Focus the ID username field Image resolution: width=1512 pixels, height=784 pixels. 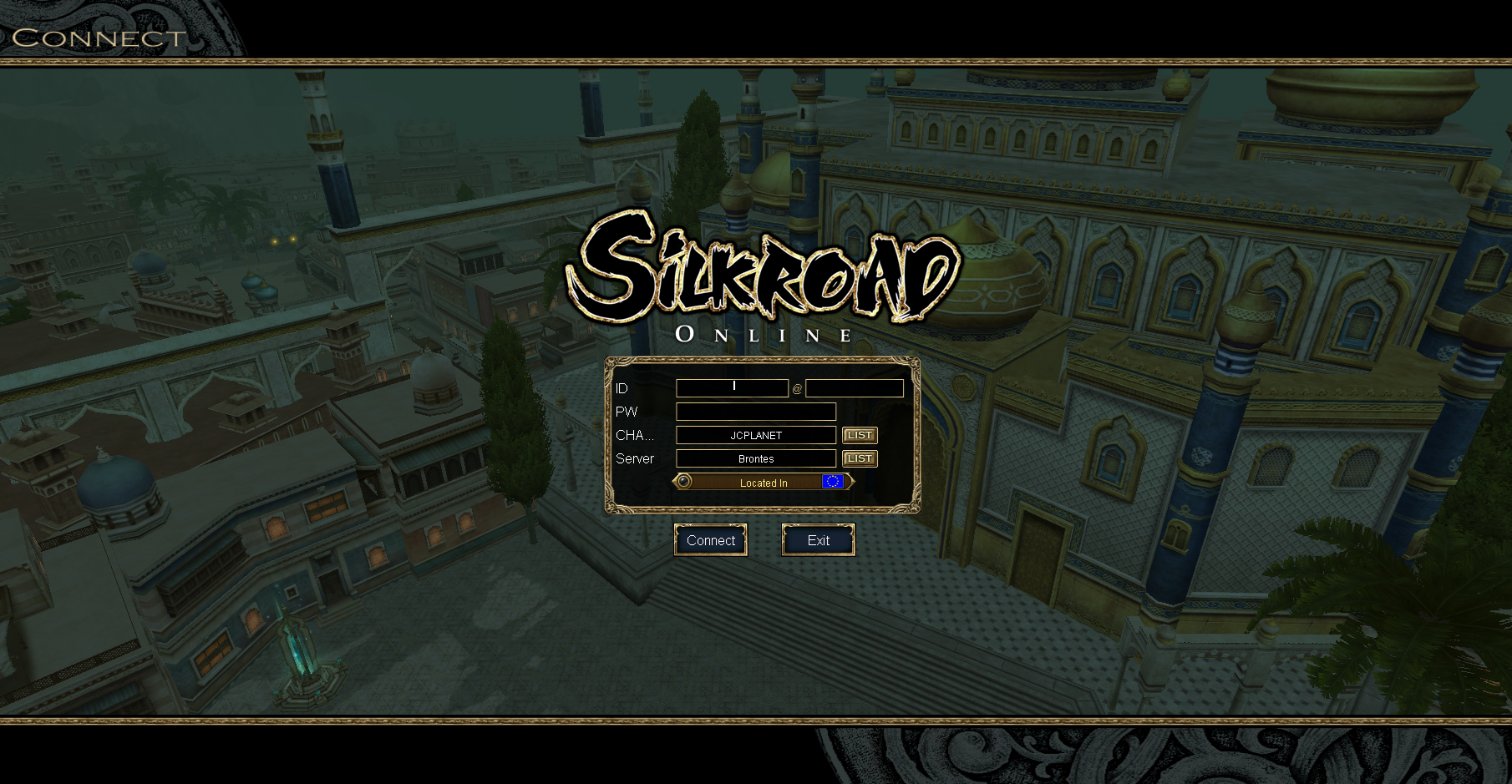pos(732,388)
